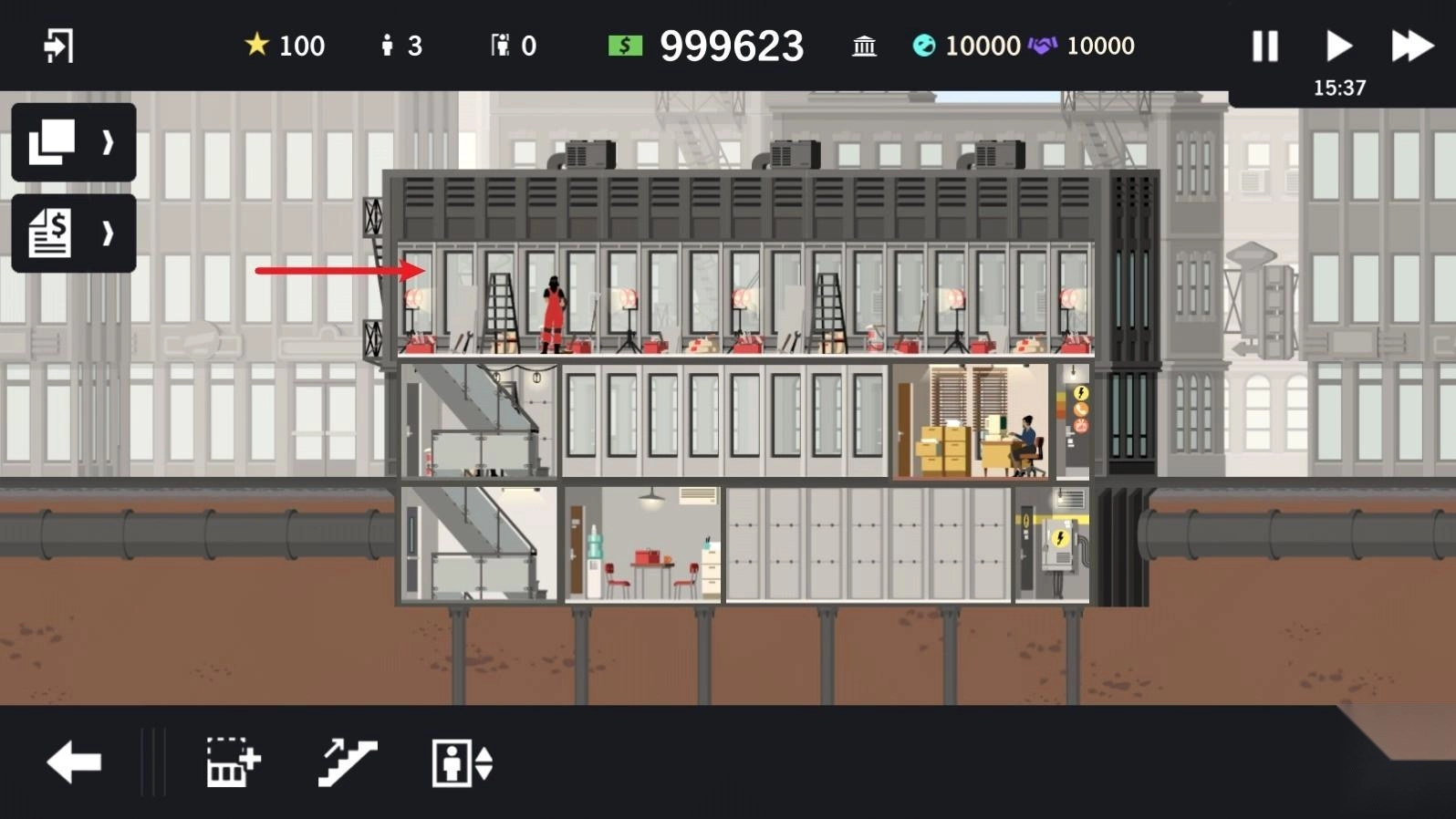
Task: Expand the stacked layers panel
Action: 74,142
